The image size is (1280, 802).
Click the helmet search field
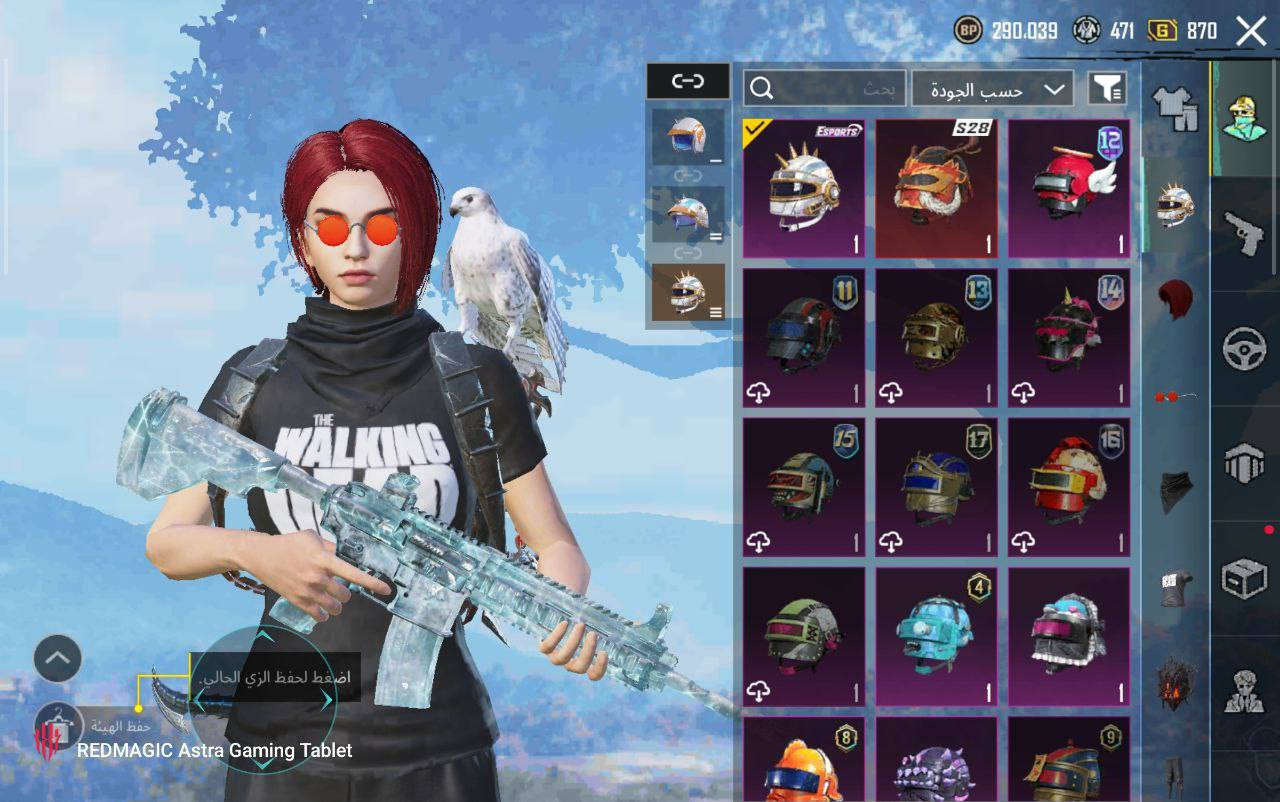tap(825, 89)
